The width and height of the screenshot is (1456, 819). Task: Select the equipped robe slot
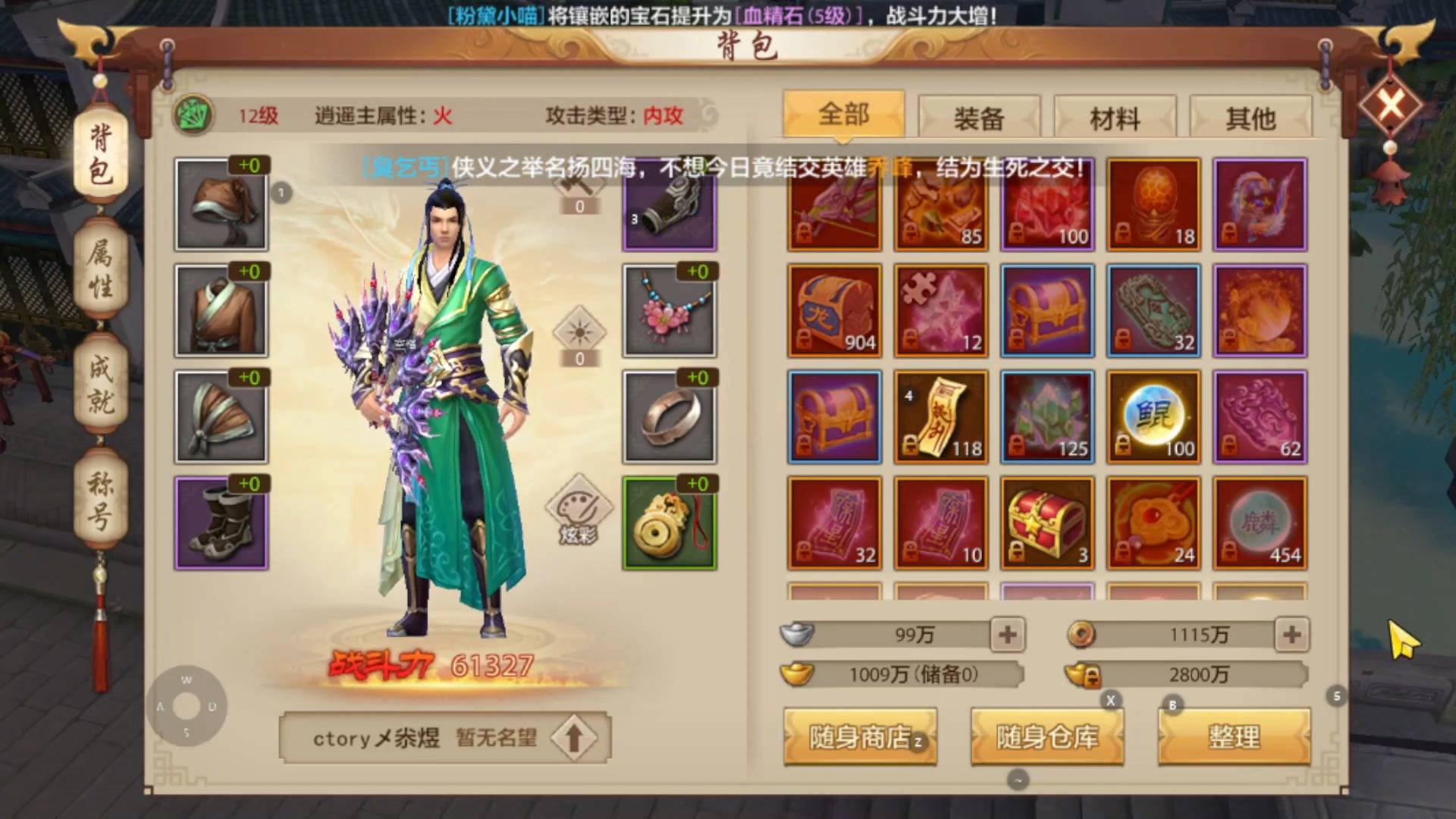coord(221,310)
